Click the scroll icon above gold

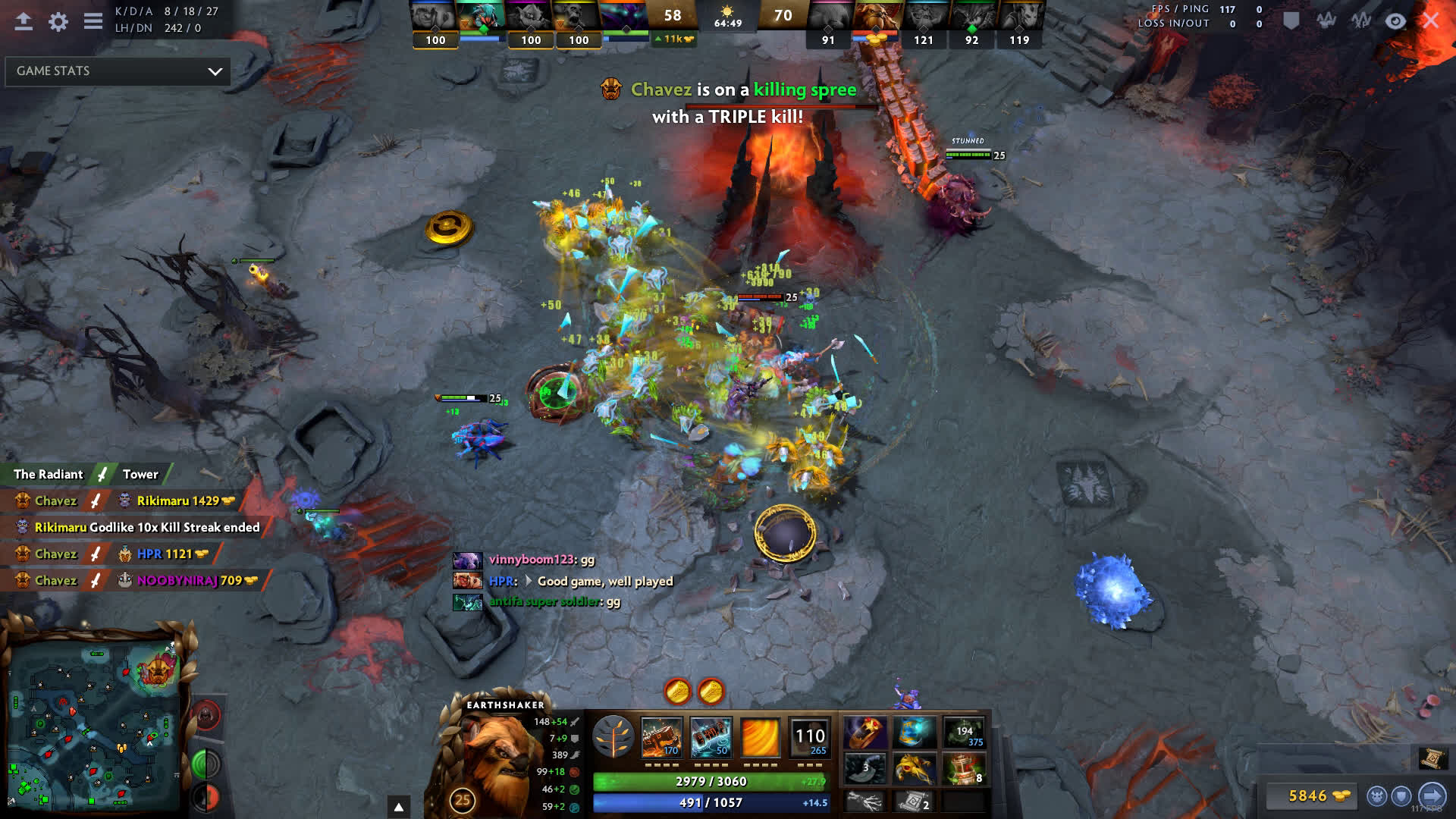coord(1432,758)
